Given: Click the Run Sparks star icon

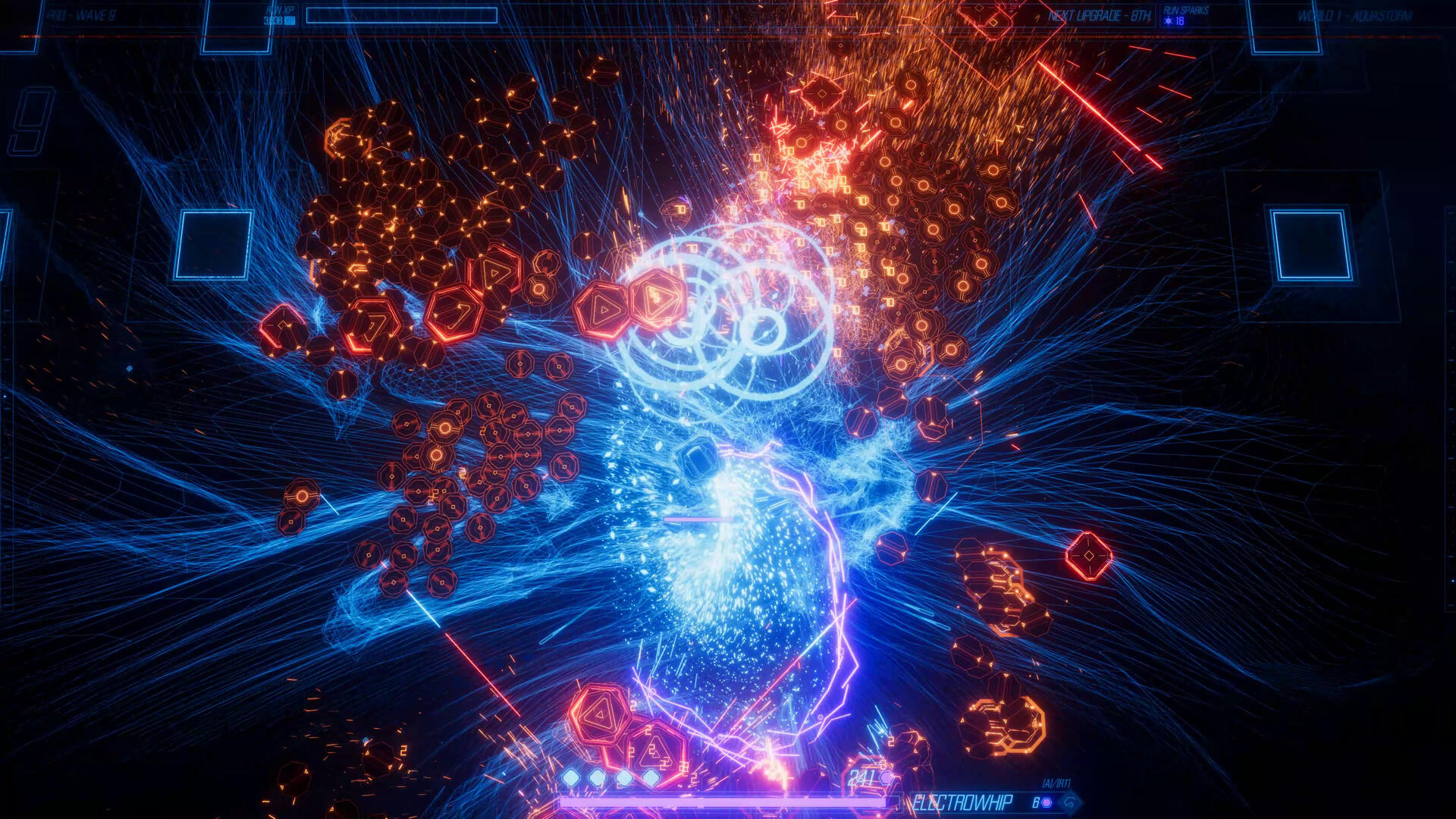Looking at the screenshot, I should (1168, 20).
